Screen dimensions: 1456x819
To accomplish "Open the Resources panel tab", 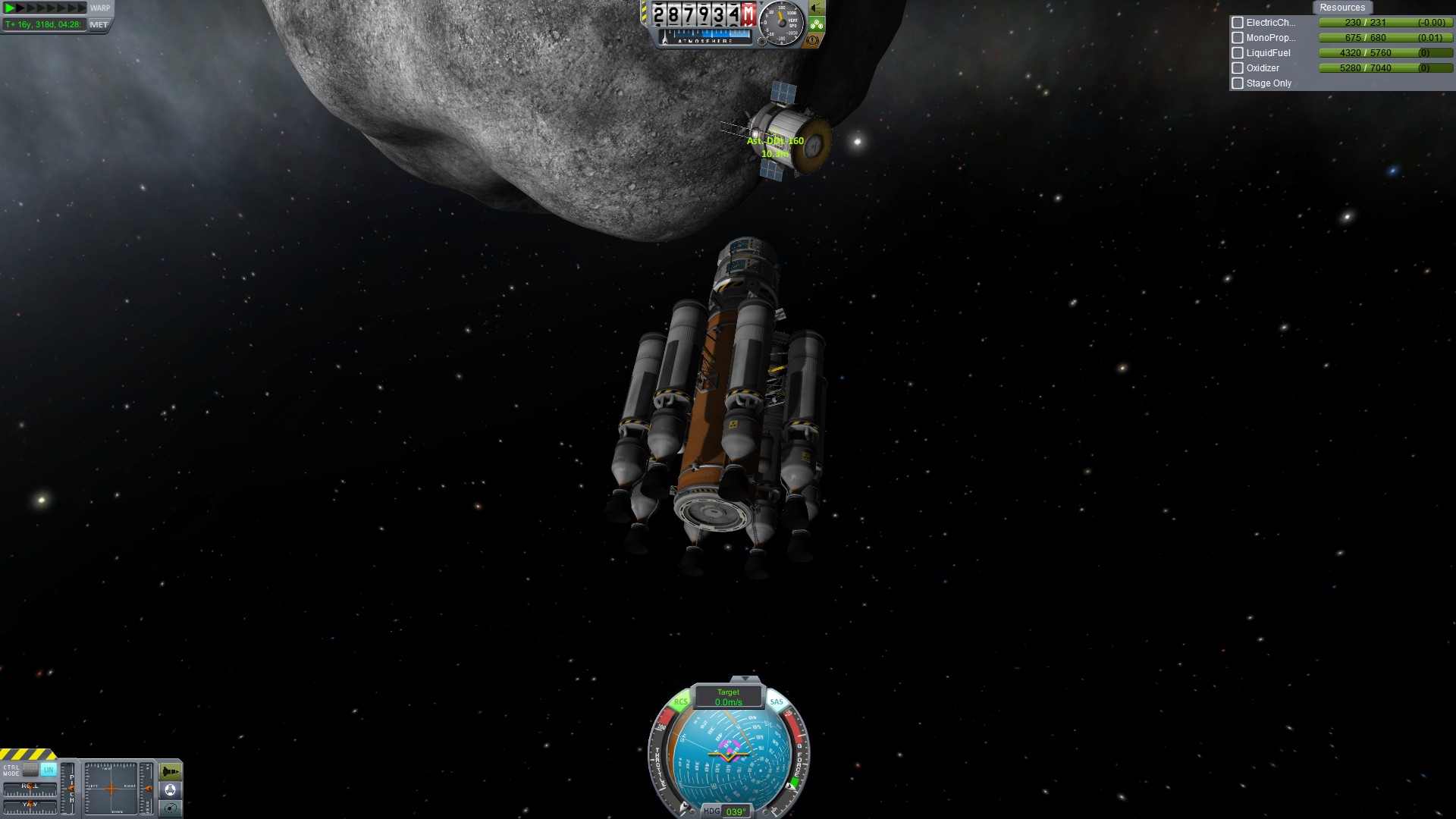I will point(1341,8).
